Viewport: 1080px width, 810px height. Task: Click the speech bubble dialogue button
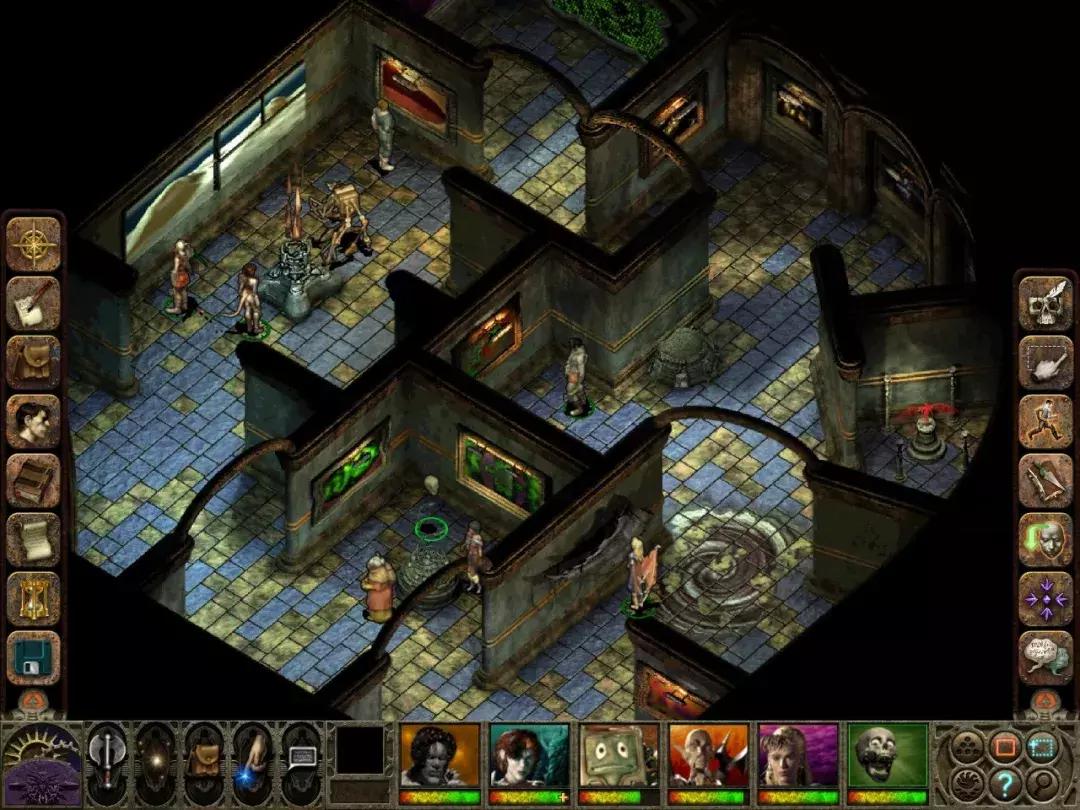coord(1045,657)
